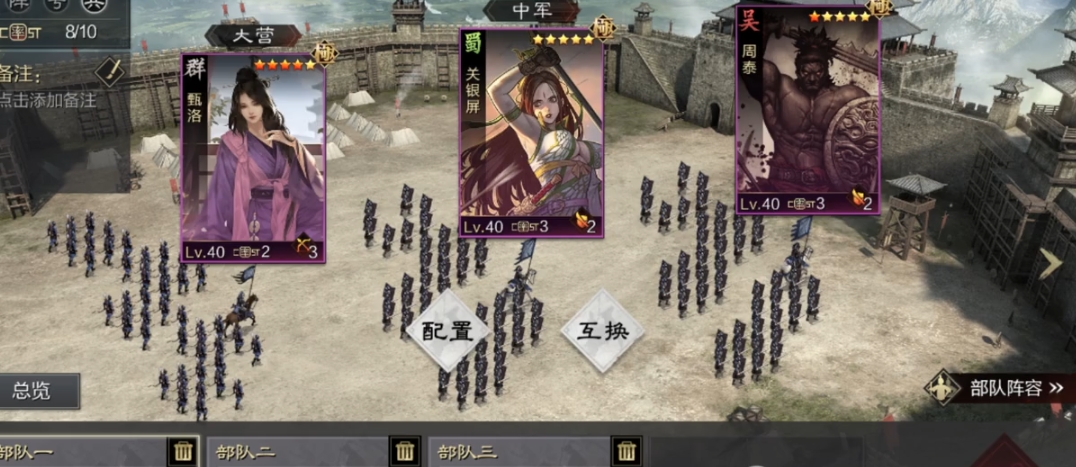Image resolution: width=1076 pixels, height=467 pixels.
Task: Open the 配置 configuration diamond button
Action: pos(447,331)
